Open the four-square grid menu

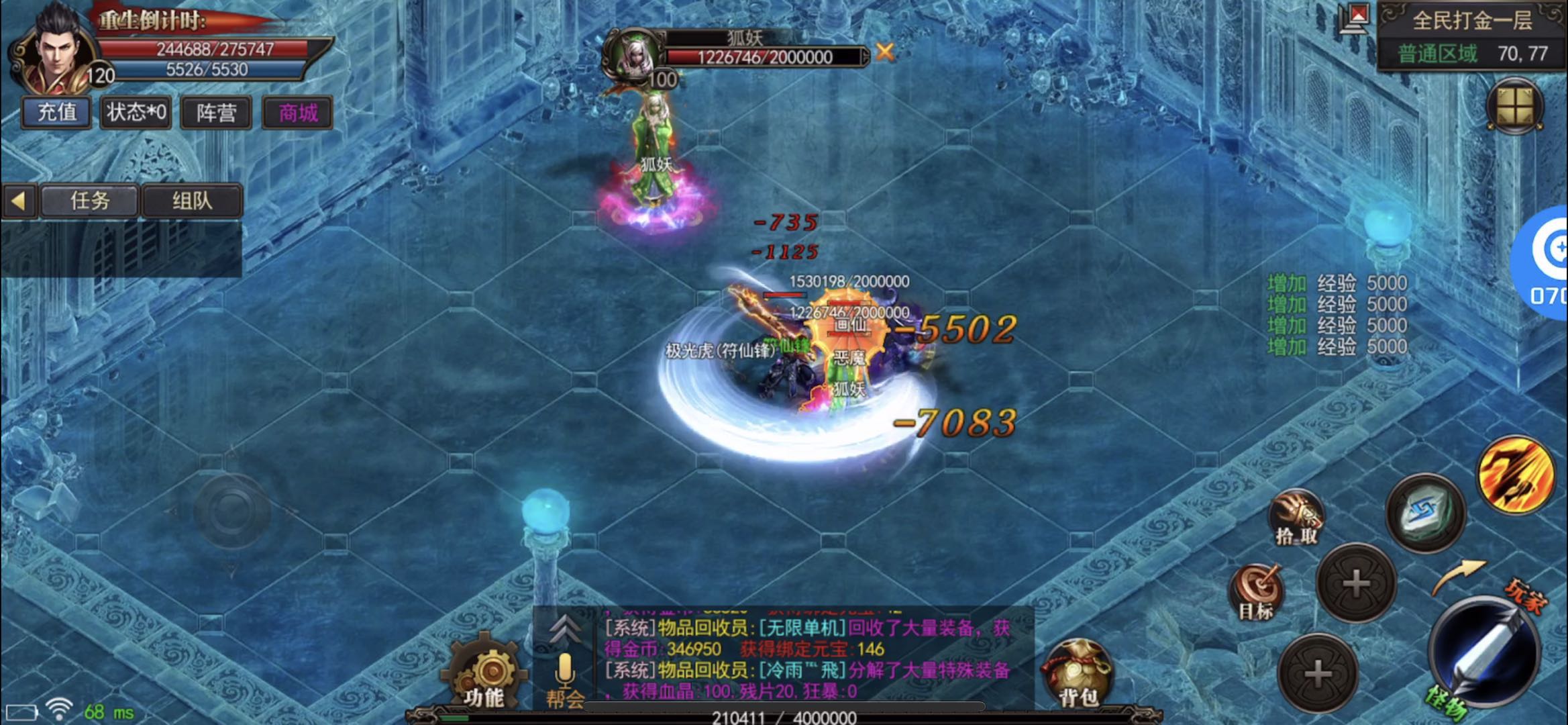coord(1514,106)
